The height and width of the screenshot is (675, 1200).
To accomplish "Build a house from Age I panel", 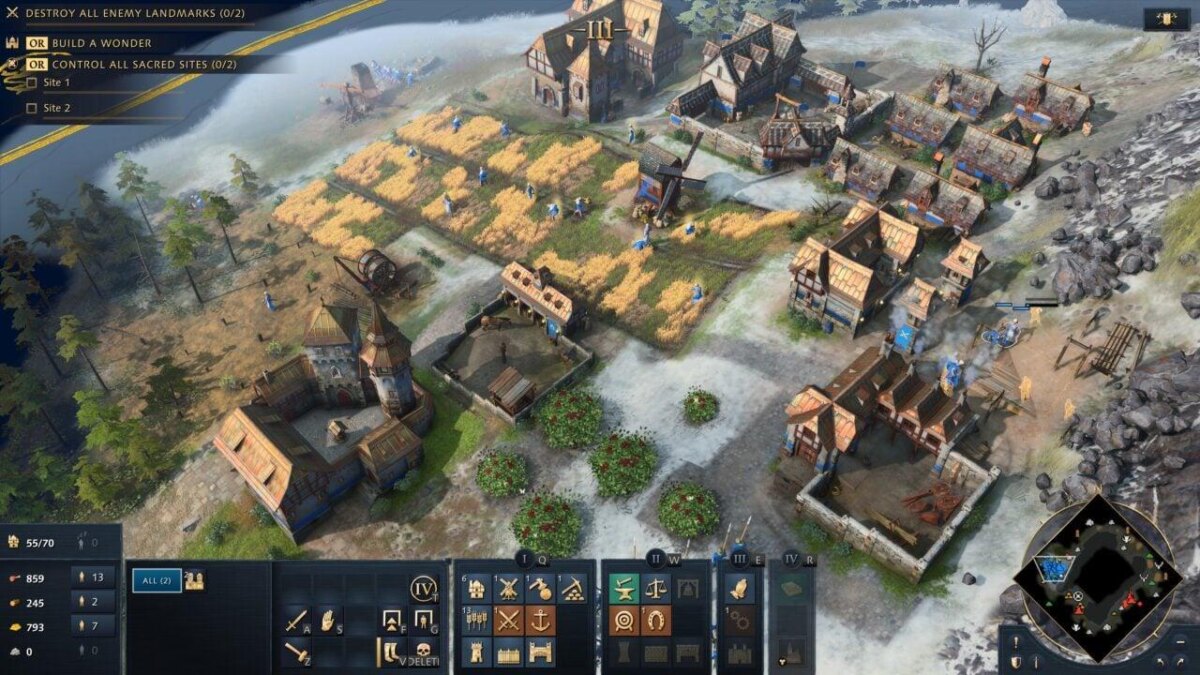I will point(477,589).
